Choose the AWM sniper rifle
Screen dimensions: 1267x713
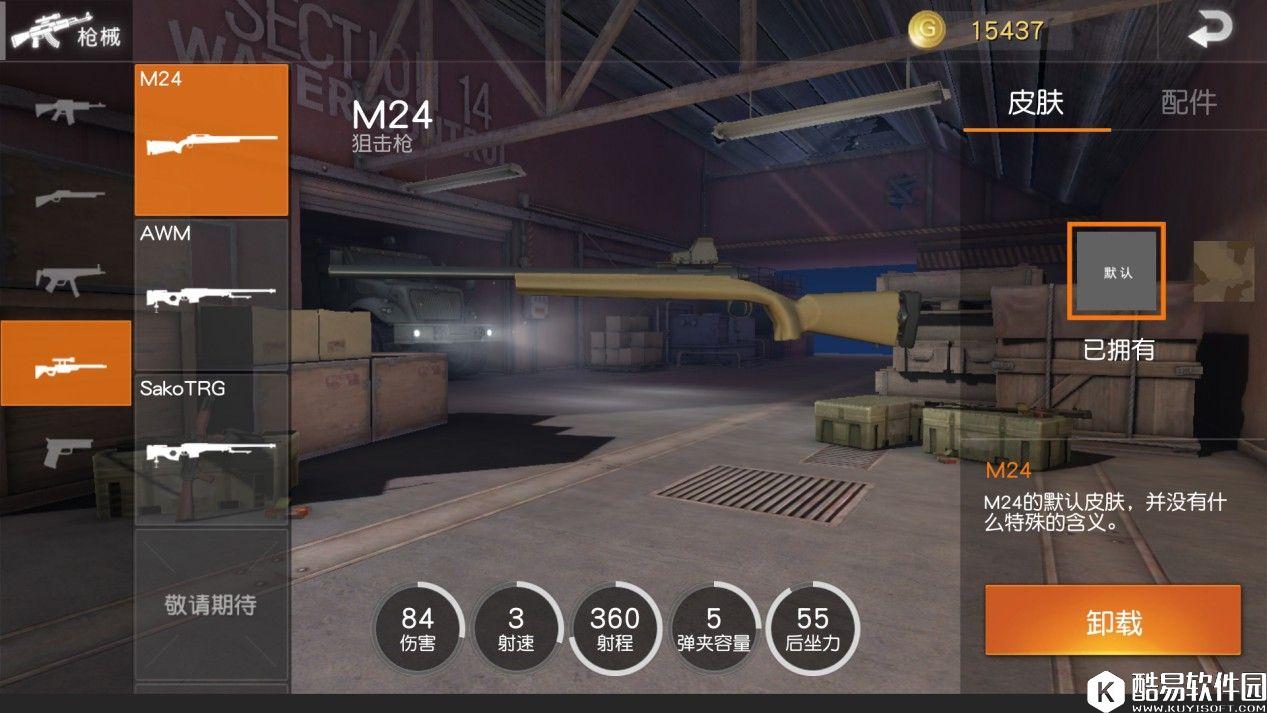[211, 293]
